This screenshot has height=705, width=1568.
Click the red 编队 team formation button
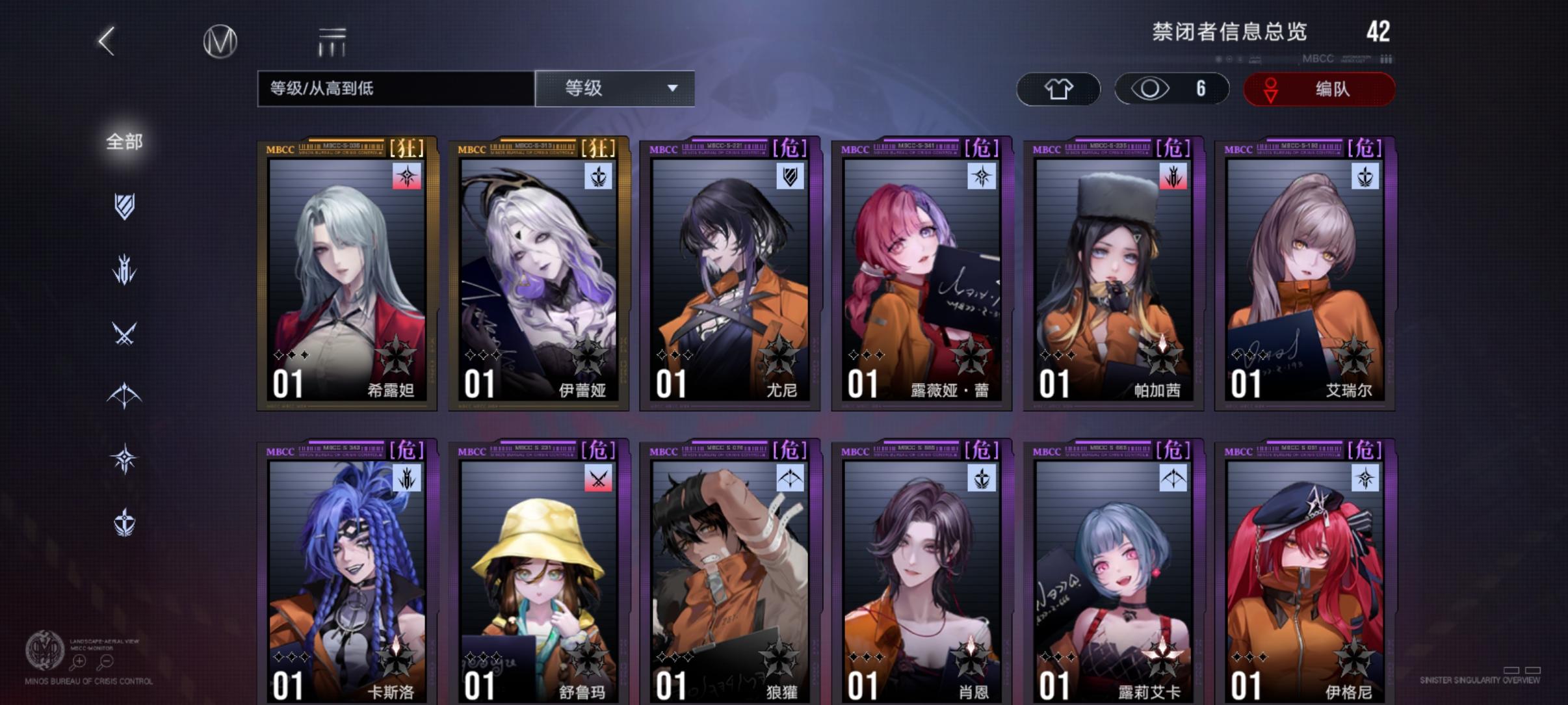1319,88
